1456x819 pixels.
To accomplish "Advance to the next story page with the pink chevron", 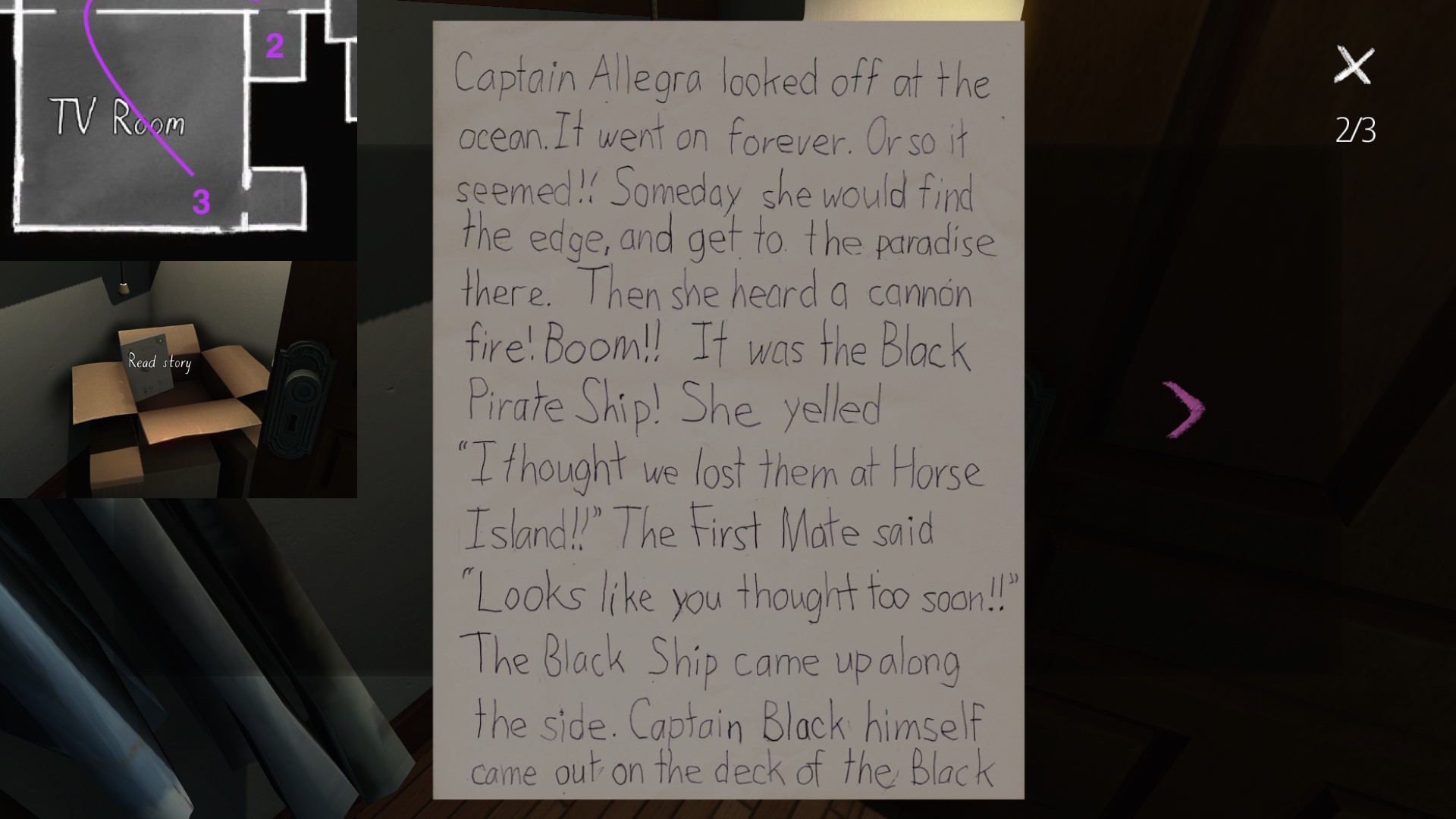I will tap(1183, 407).
